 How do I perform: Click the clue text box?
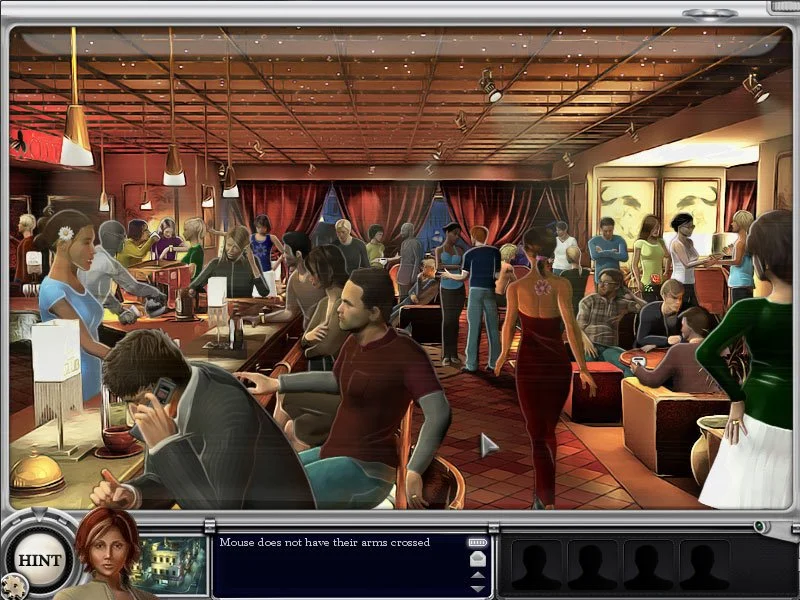(340, 565)
